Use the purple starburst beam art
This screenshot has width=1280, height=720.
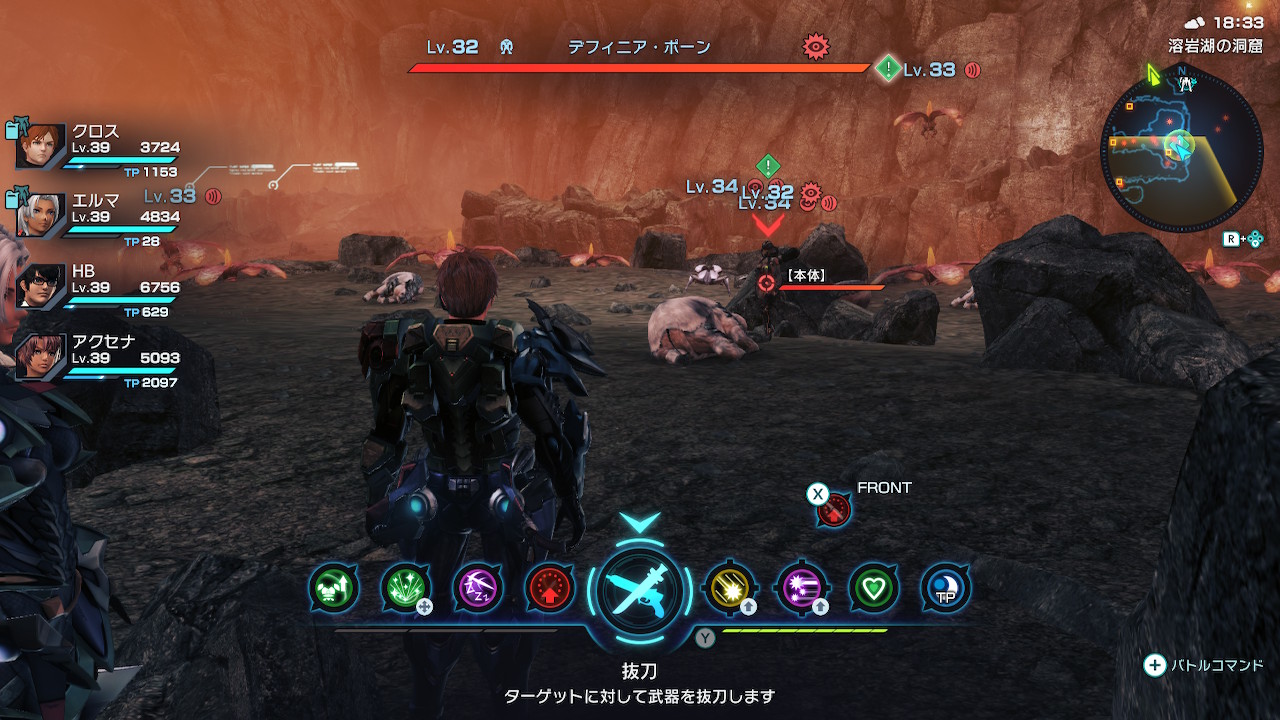tap(801, 588)
